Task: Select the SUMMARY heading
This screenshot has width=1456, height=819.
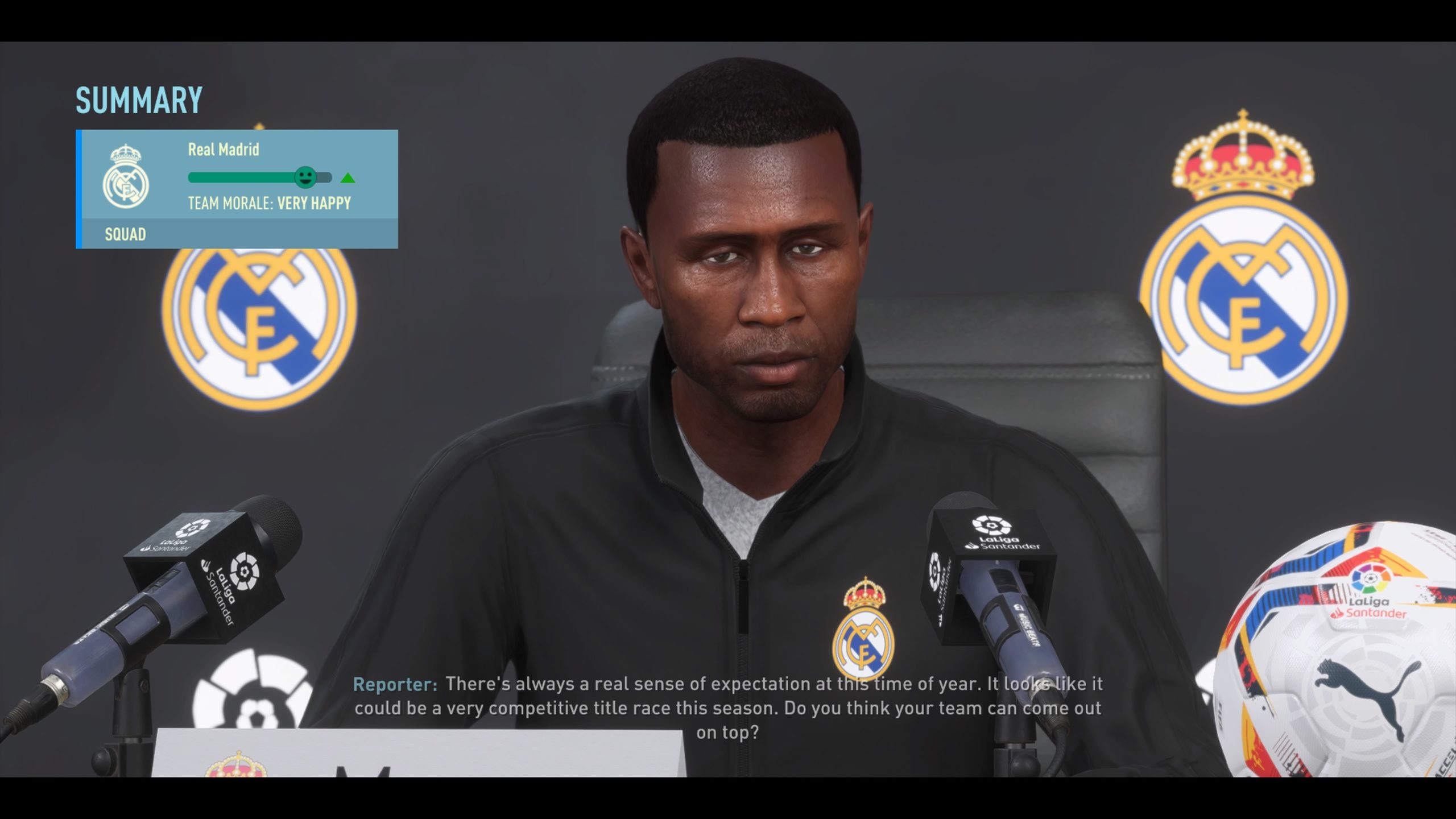Action: (138, 100)
